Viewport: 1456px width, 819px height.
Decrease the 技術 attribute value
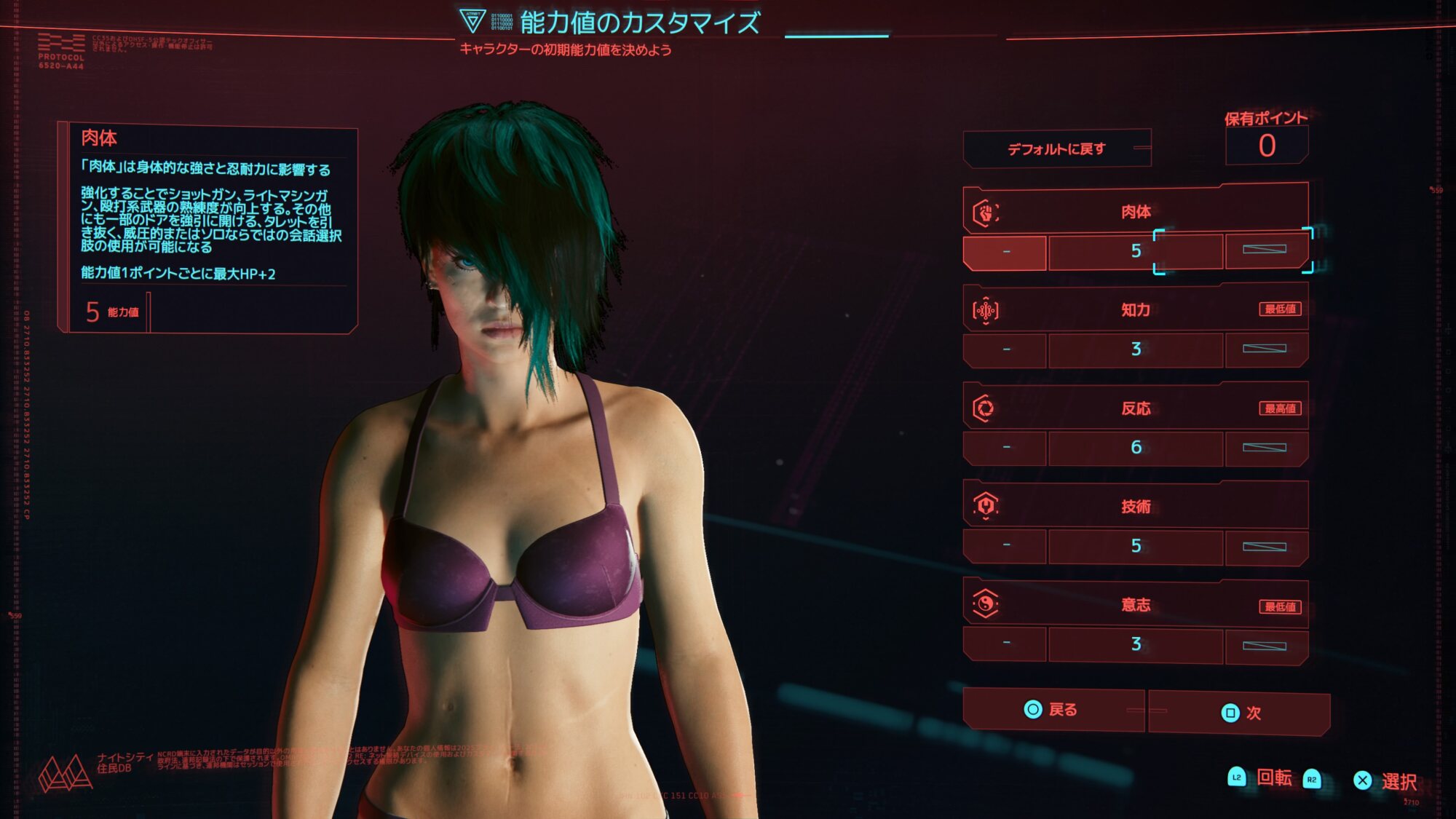click(1005, 546)
